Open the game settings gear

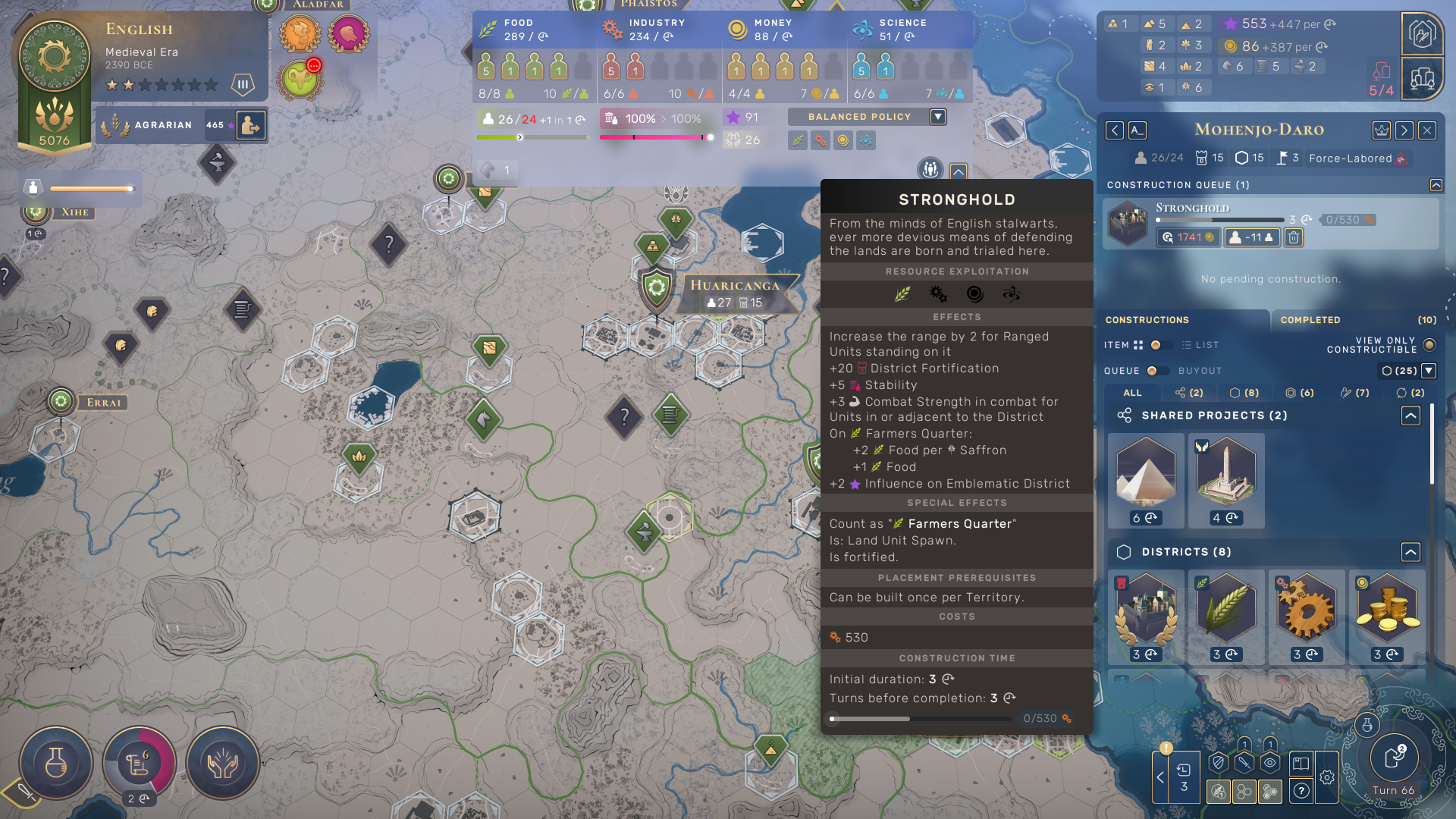click(x=1327, y=777)
